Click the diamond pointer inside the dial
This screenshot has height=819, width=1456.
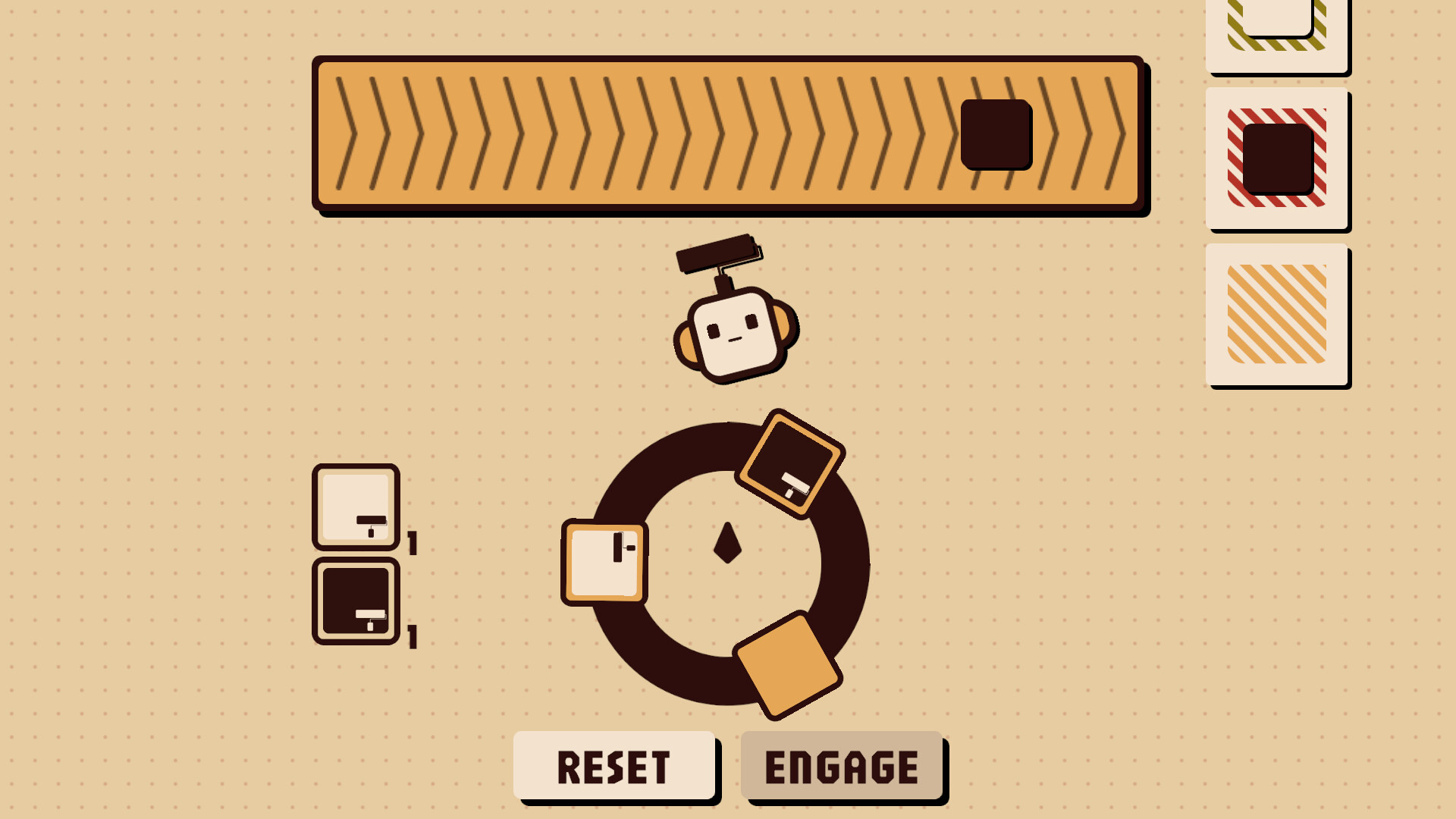[728, 541]
